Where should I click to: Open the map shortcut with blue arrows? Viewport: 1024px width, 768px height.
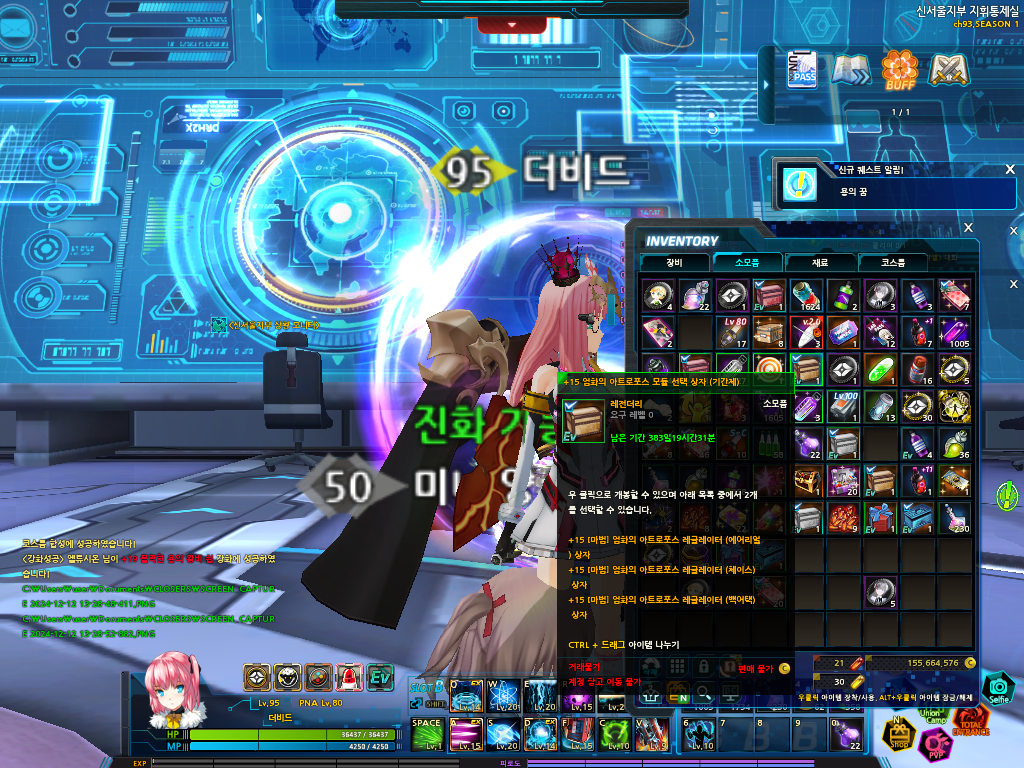click(851, 70)
